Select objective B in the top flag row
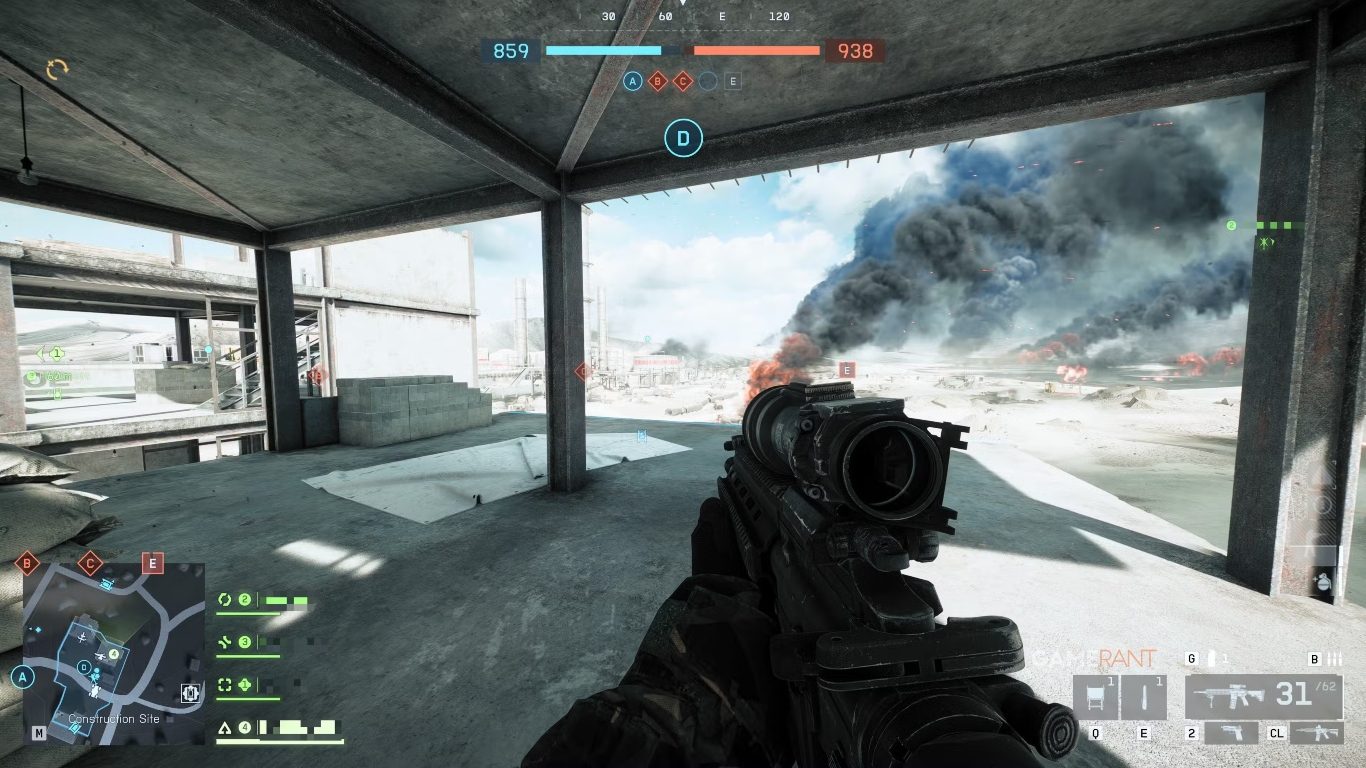The height and width of the screenshot is (768, 1366). point(657,81)
